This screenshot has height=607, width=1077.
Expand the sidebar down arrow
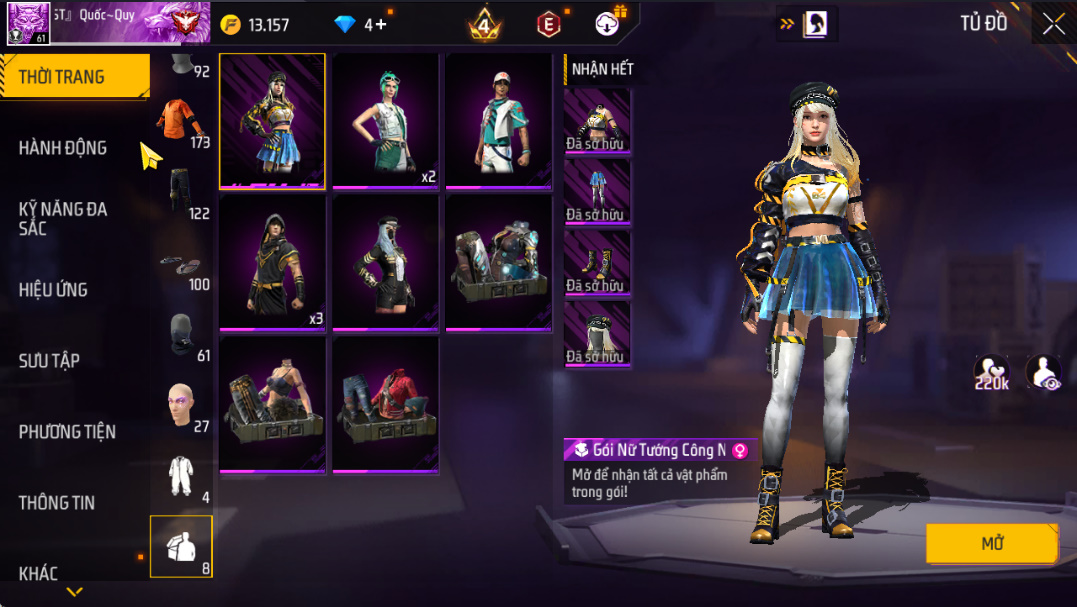(x=74, y=592)
